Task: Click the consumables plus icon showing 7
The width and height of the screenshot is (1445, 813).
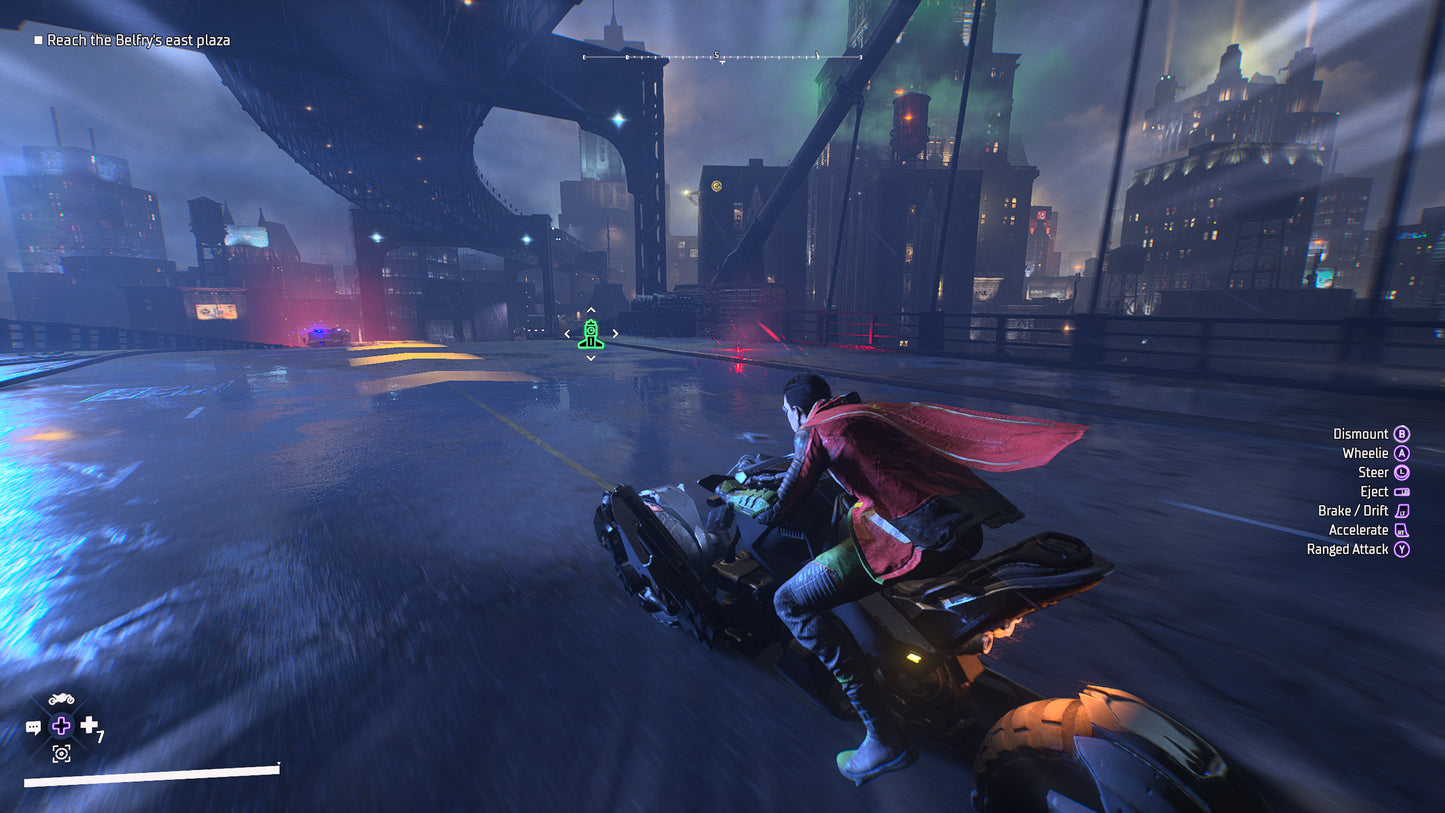Action: pos(89,724)
